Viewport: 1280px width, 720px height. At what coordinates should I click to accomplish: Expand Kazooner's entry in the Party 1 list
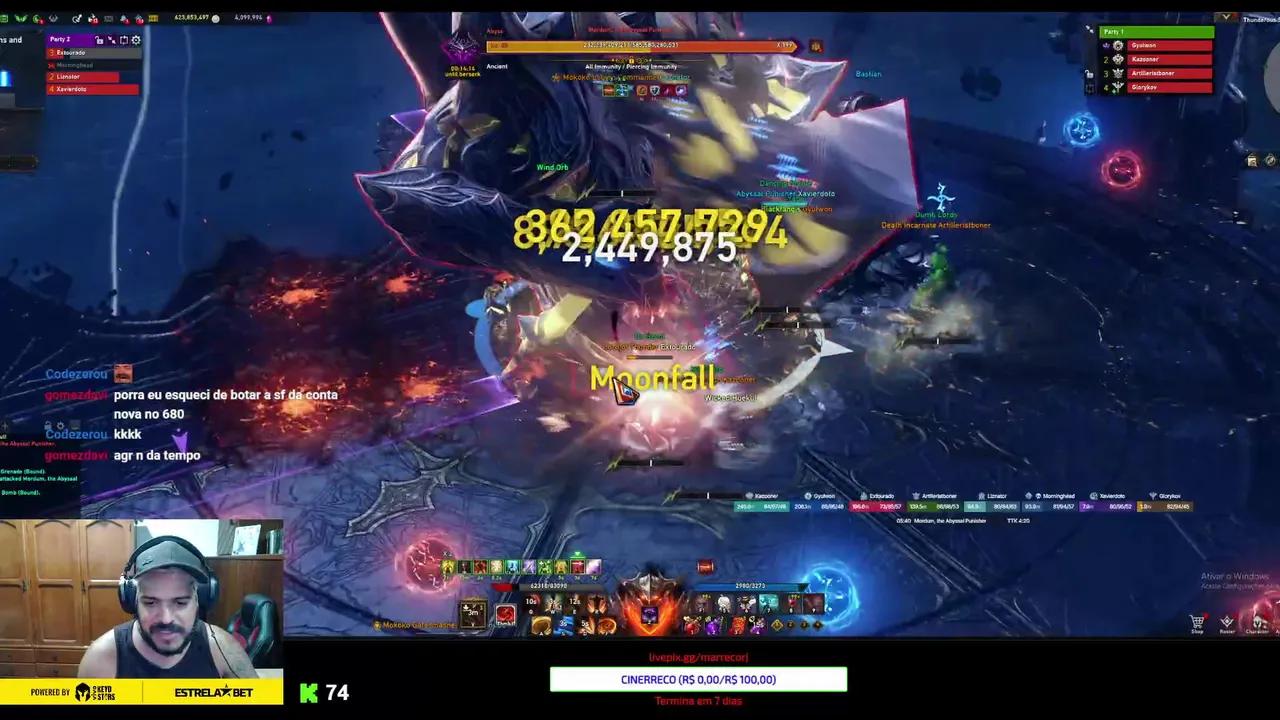tap(1155, 59)
